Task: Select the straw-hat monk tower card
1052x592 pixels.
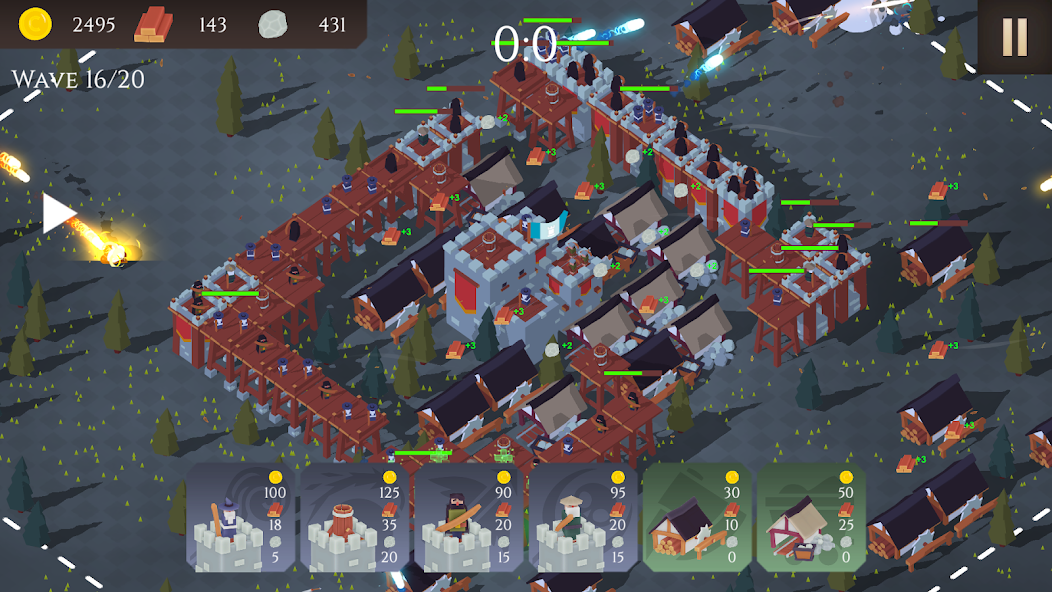Action: coord(583,517)
